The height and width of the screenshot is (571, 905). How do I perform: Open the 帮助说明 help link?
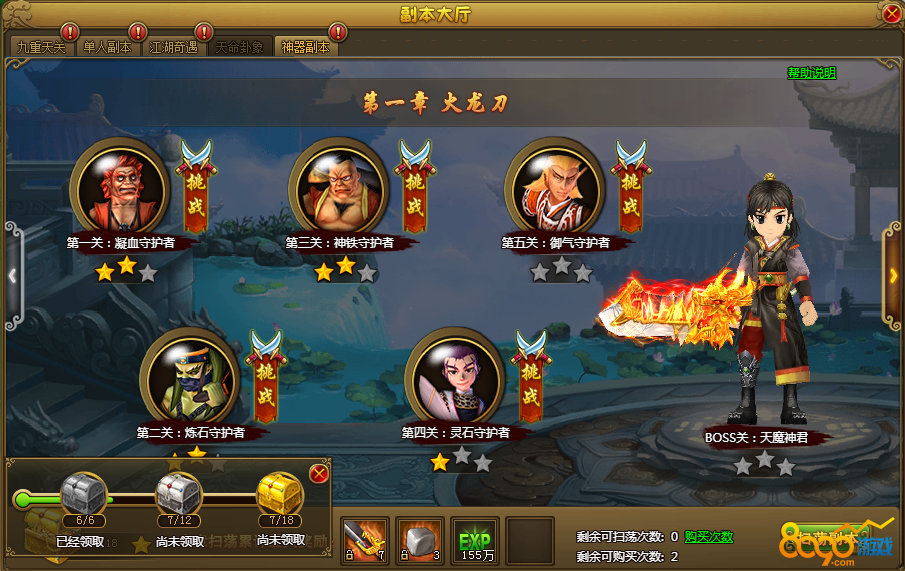[x=811, y=73]
